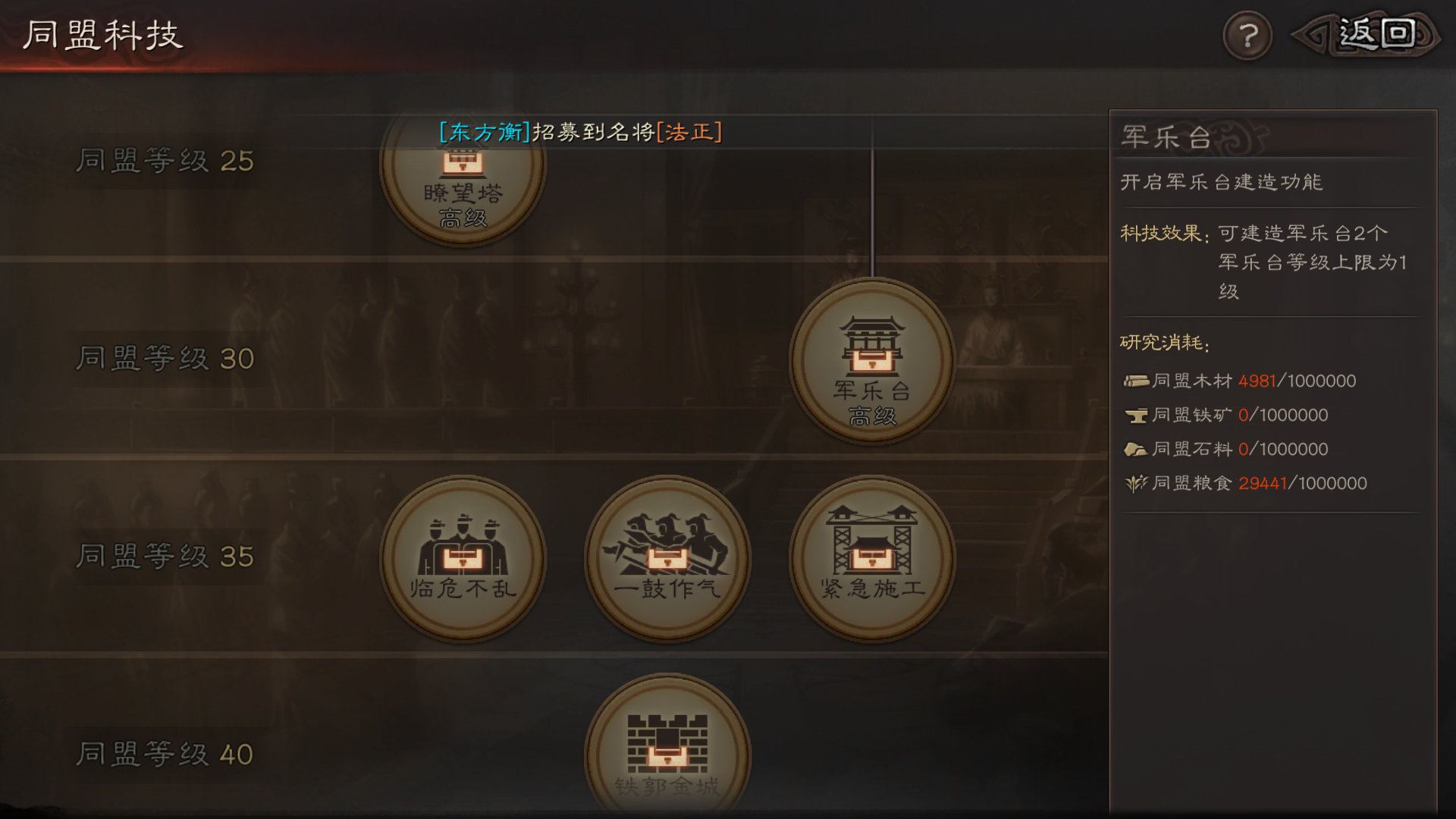The image size is (1456, 819).
Task: Open the 临危不乱 technology
Action: [465, 560]
